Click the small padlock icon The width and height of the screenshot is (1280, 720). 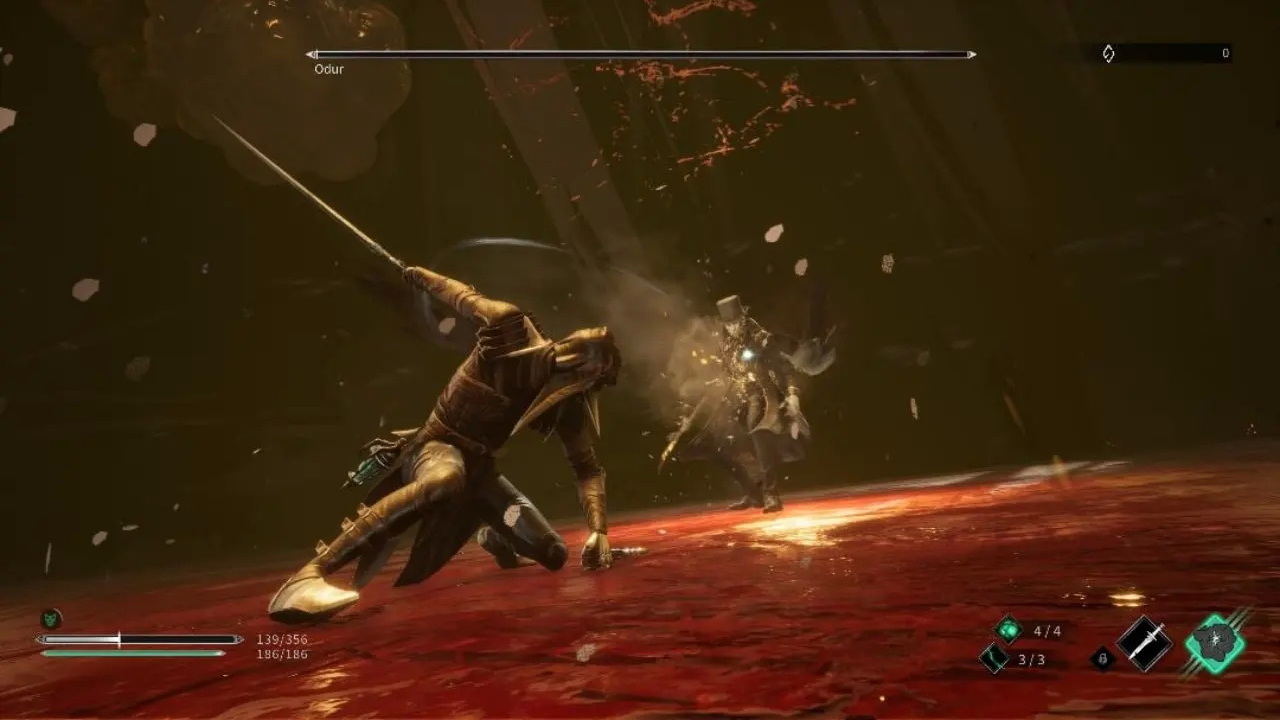pos(1102,657)
